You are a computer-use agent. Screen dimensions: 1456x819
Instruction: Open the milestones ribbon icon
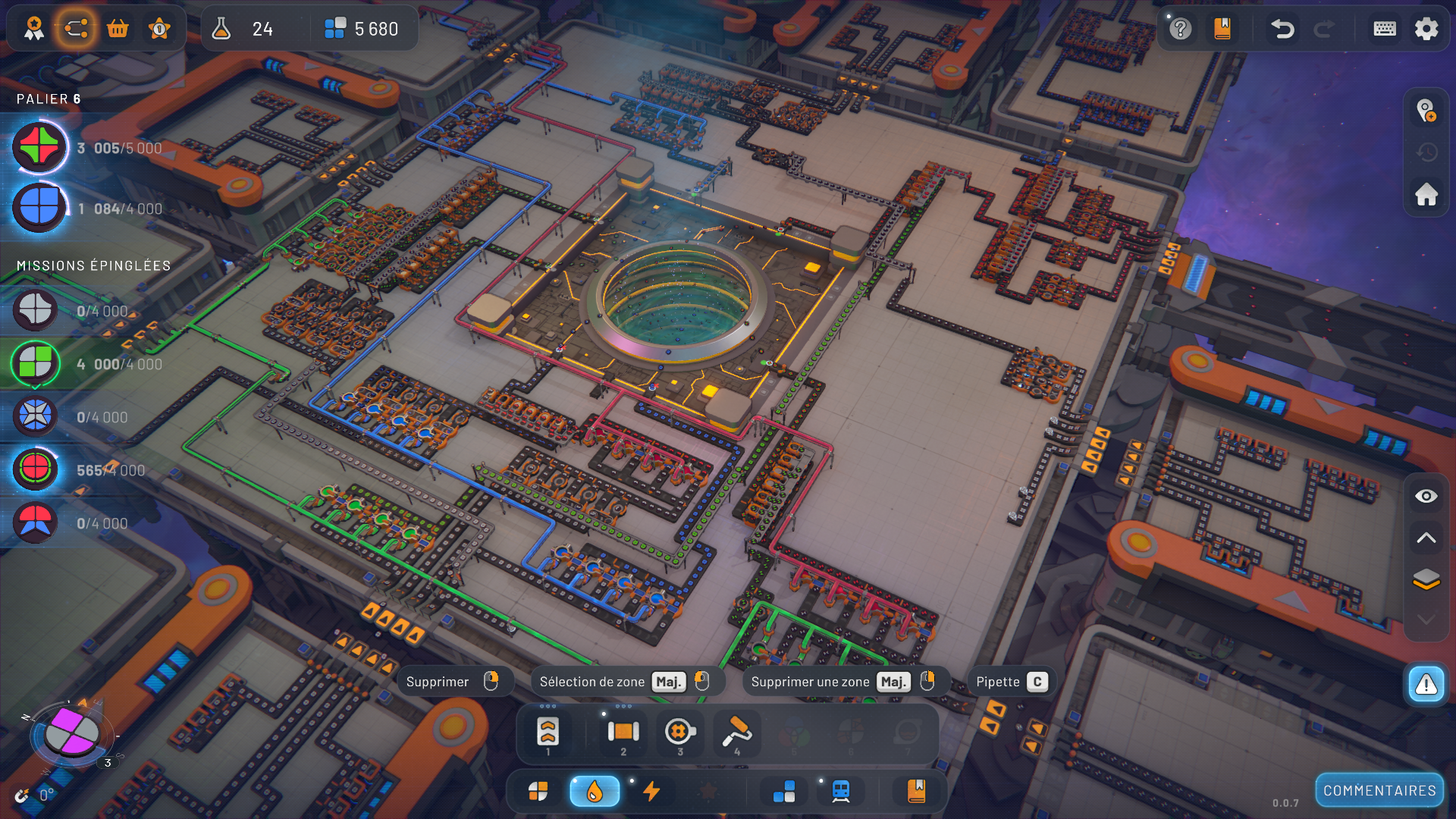pyautogui.click(x=34, y=29)
